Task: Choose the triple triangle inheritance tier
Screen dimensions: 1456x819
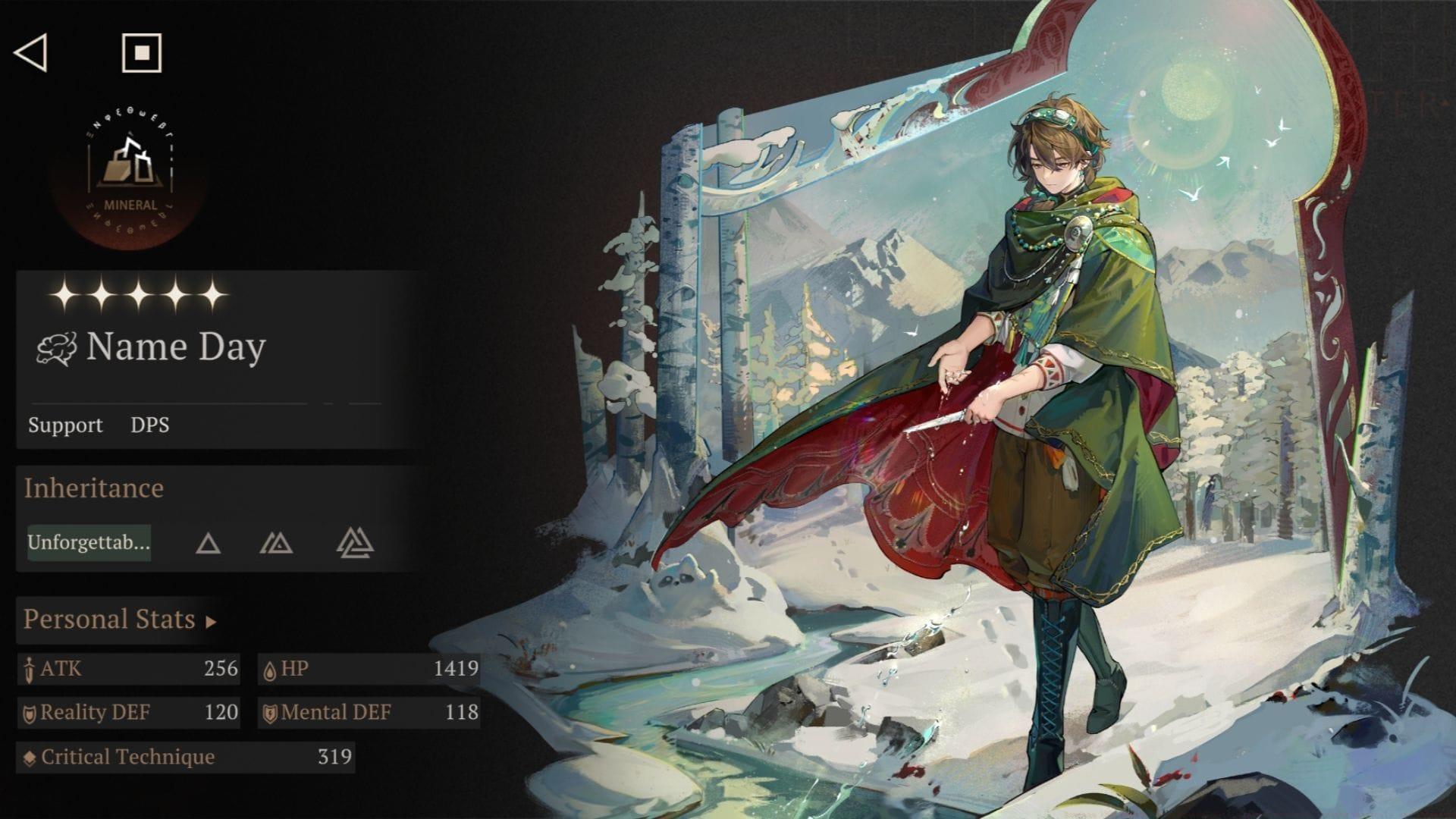Action: [355, 544]
